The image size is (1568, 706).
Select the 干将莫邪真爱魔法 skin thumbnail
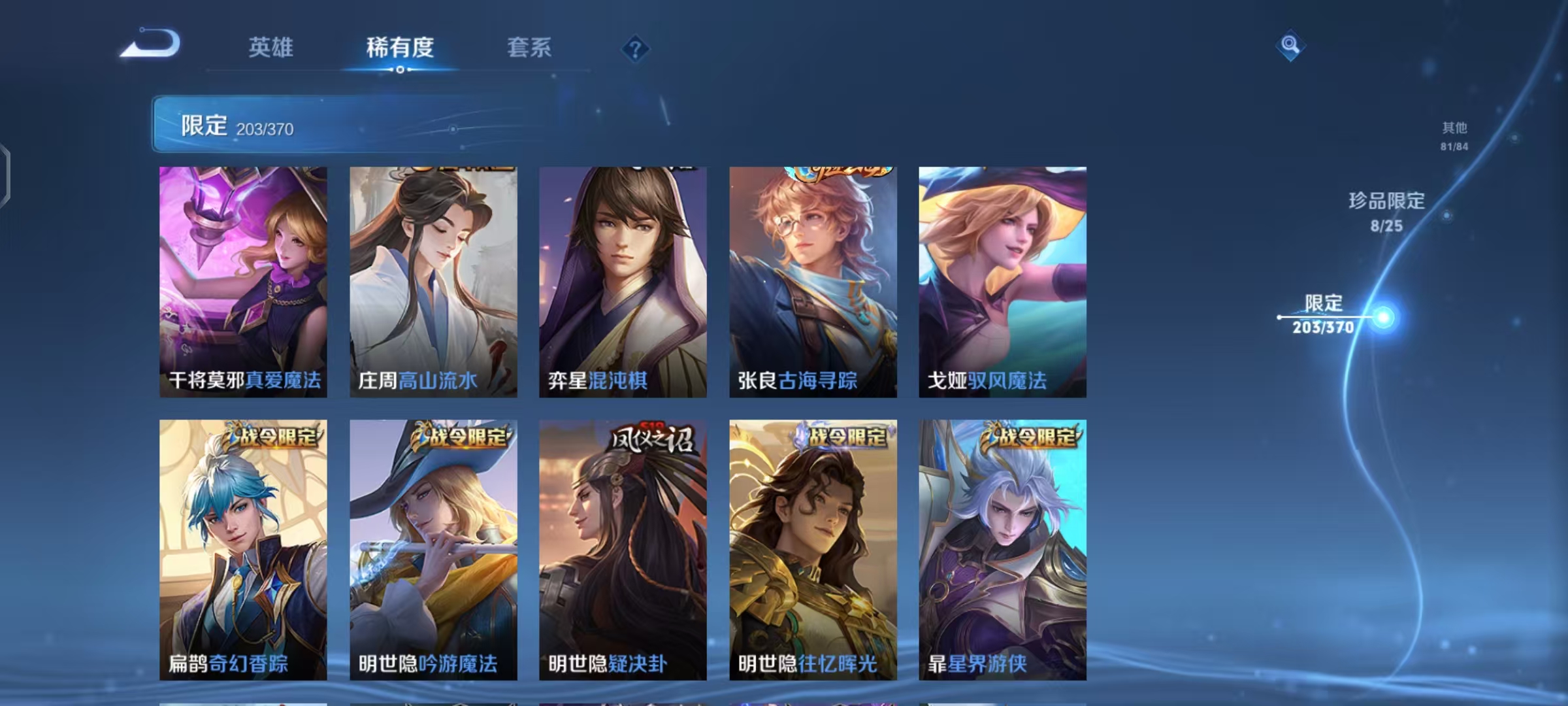click(x=243, y=281)
